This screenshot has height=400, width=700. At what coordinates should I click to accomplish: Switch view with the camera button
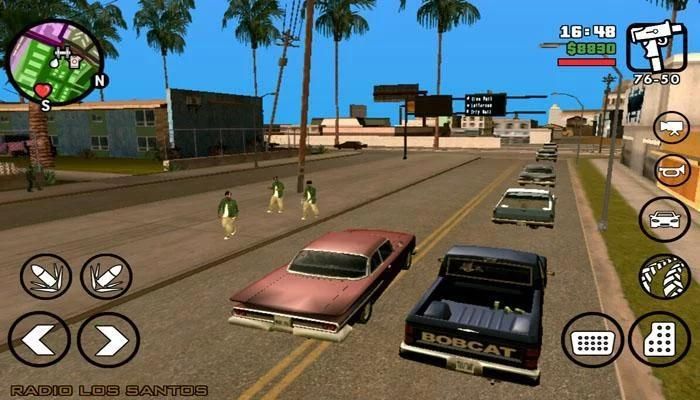coord(671,127)
